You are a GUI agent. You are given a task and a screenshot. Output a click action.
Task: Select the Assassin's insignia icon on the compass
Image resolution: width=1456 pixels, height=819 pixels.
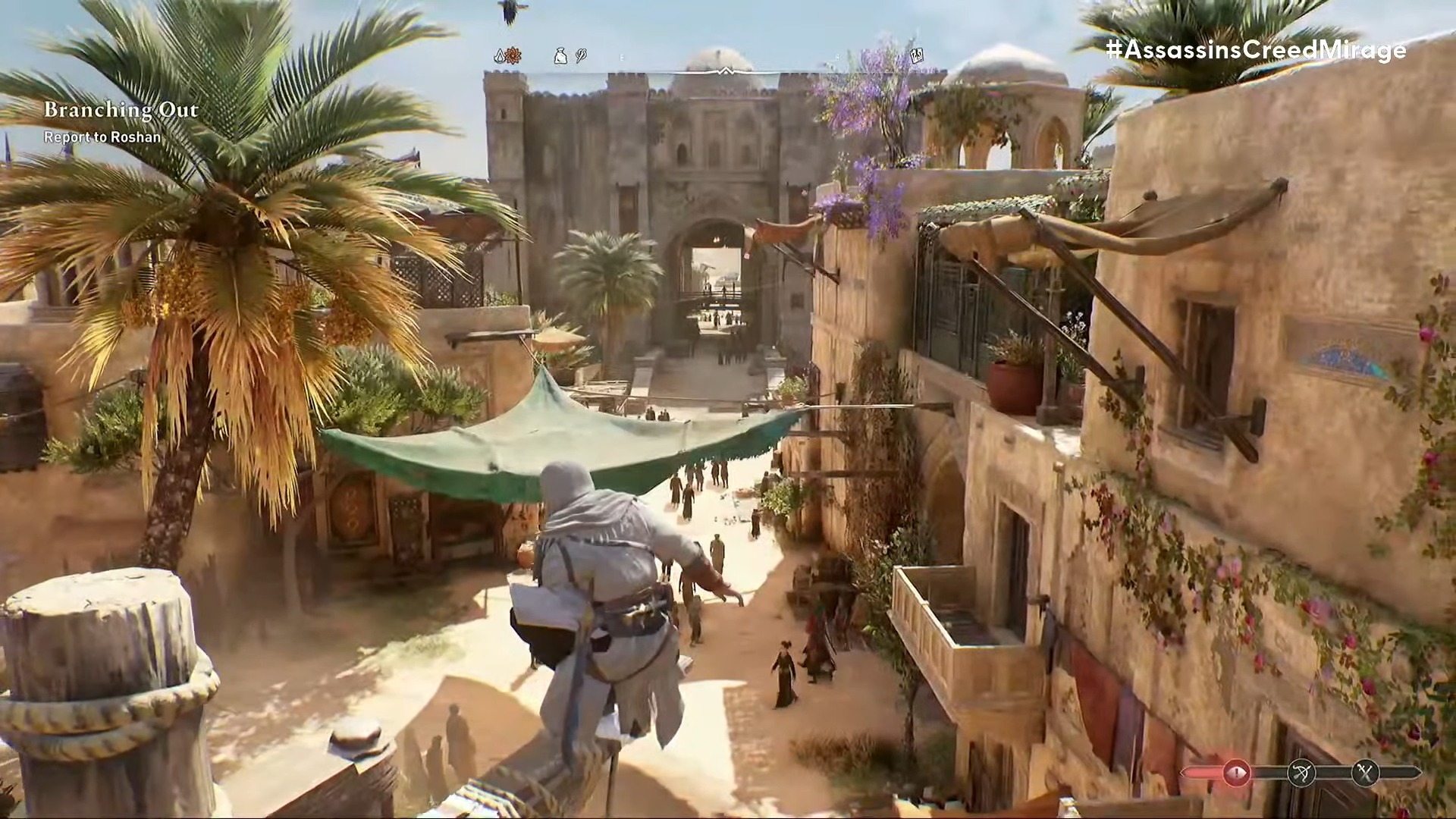(x=498, y=55)
